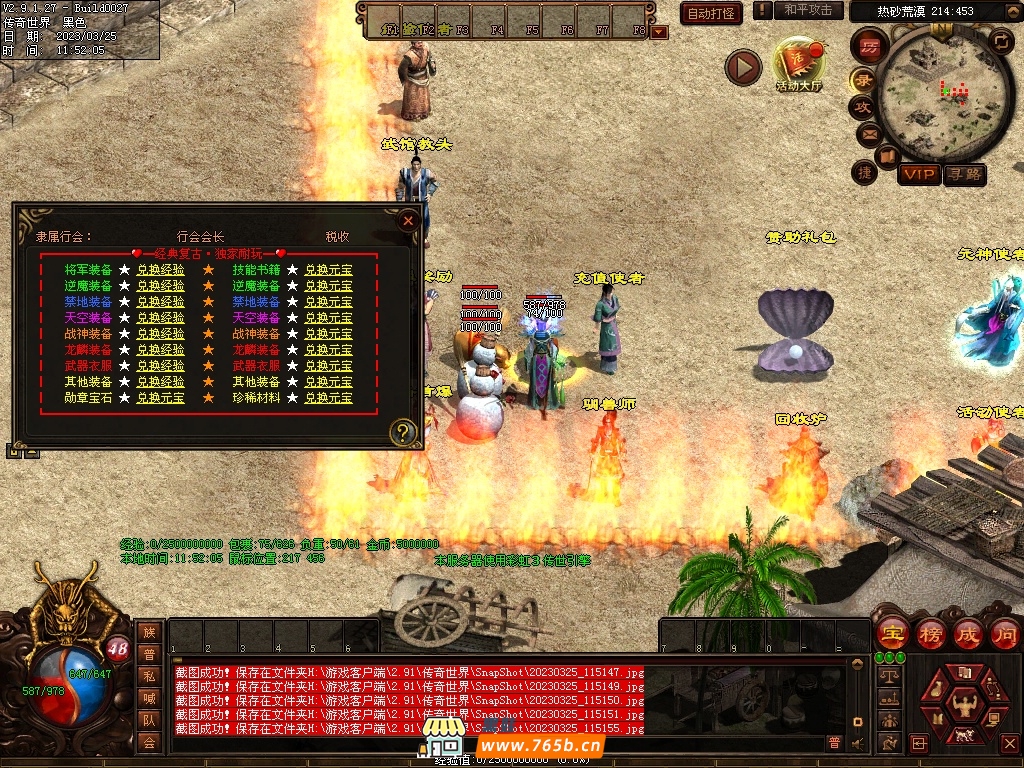Viewport: 1024px width, 768px height.
Task: Open the 宝 treasure shop button
Action: pyautogui.click(x=891, y=633)
